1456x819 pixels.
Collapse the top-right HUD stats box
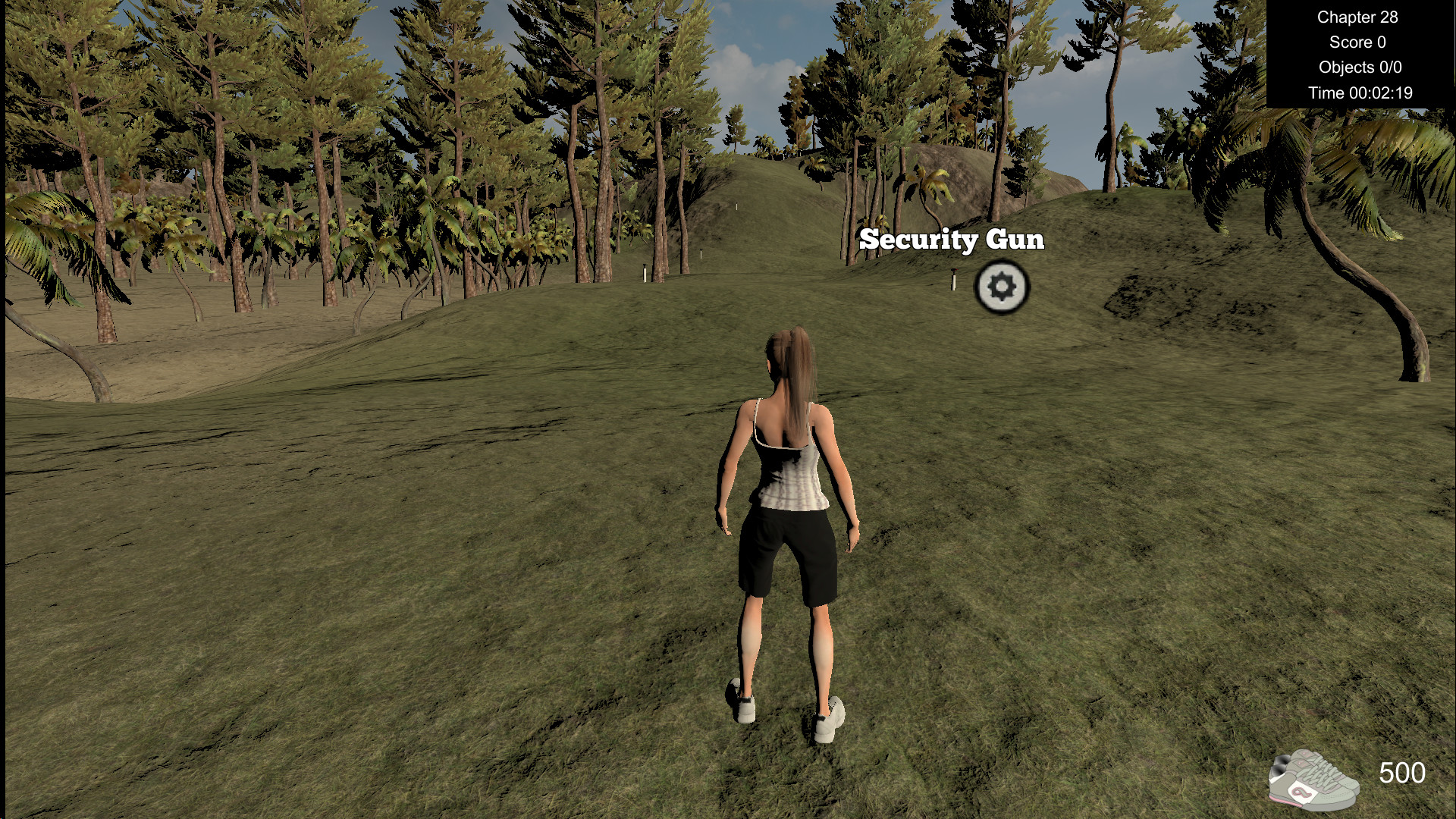click(x=1361, y=53)
